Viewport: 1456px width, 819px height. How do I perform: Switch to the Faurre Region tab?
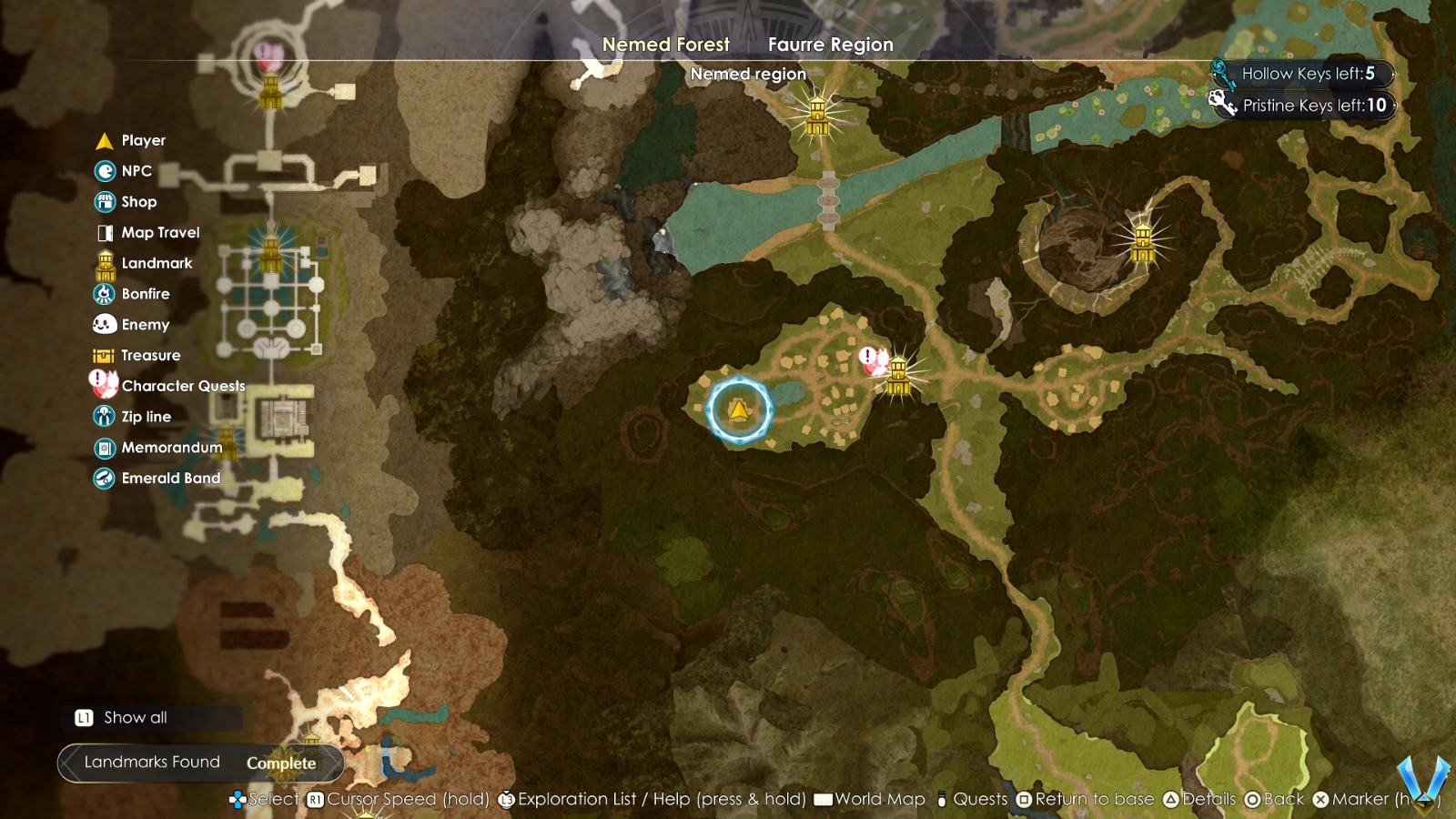tap(829, 44)
